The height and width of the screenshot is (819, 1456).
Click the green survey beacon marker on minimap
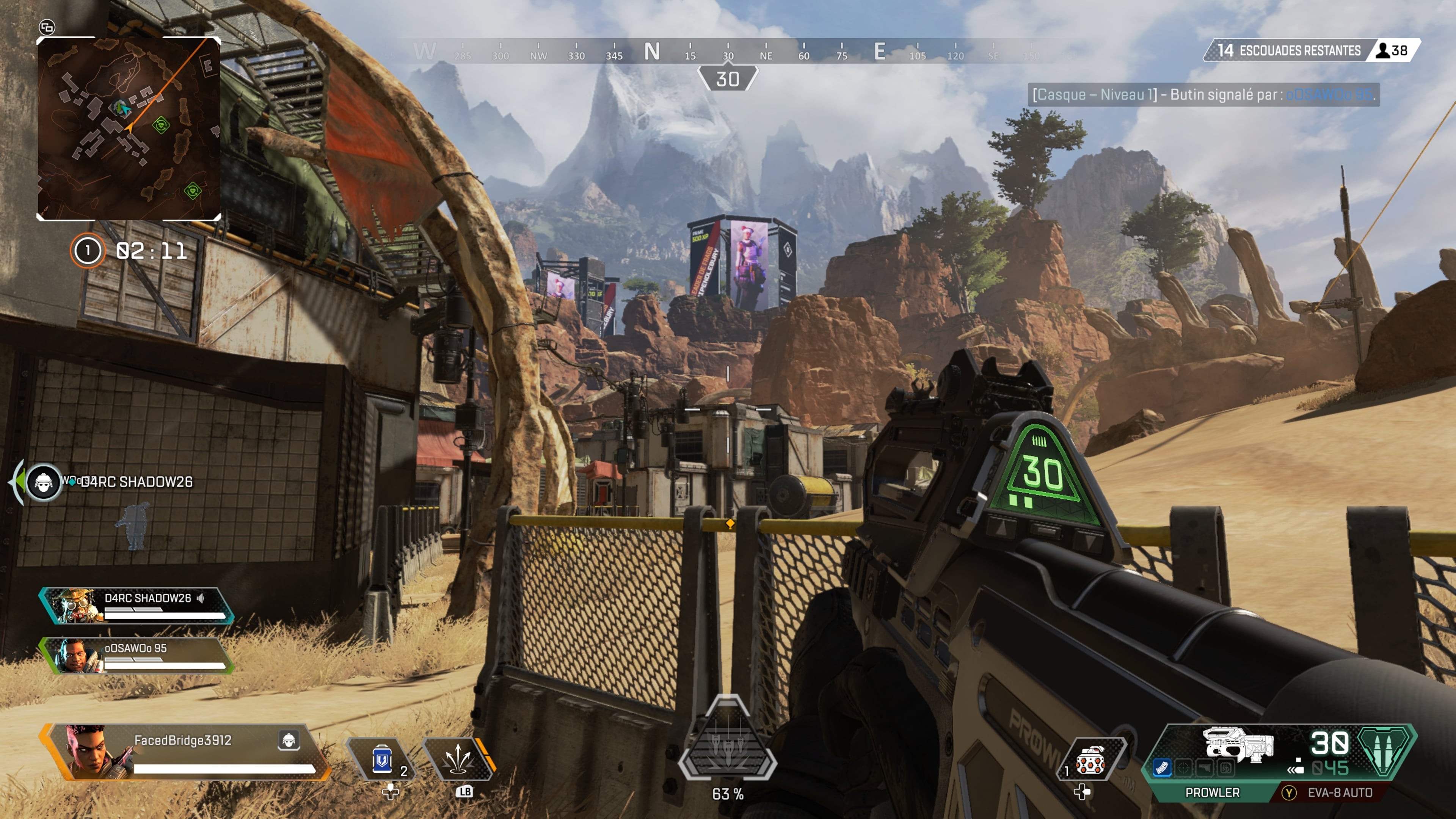coord(161,124)
